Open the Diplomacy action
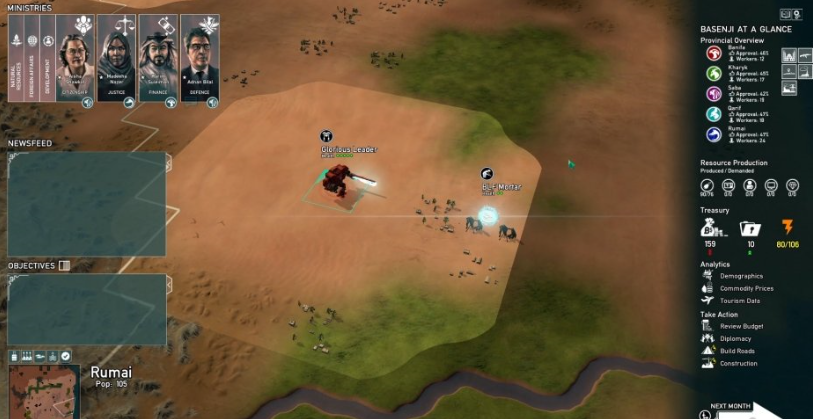813x419 pixels. click(735, 338)
